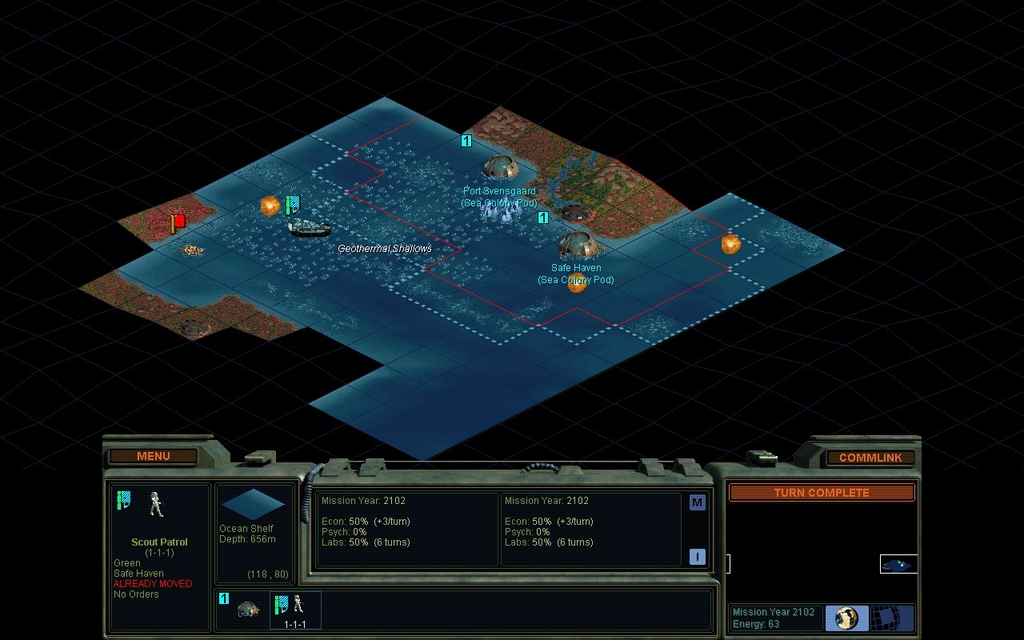
Task: Open the Safe Haven base
Action: coord(576,244)
